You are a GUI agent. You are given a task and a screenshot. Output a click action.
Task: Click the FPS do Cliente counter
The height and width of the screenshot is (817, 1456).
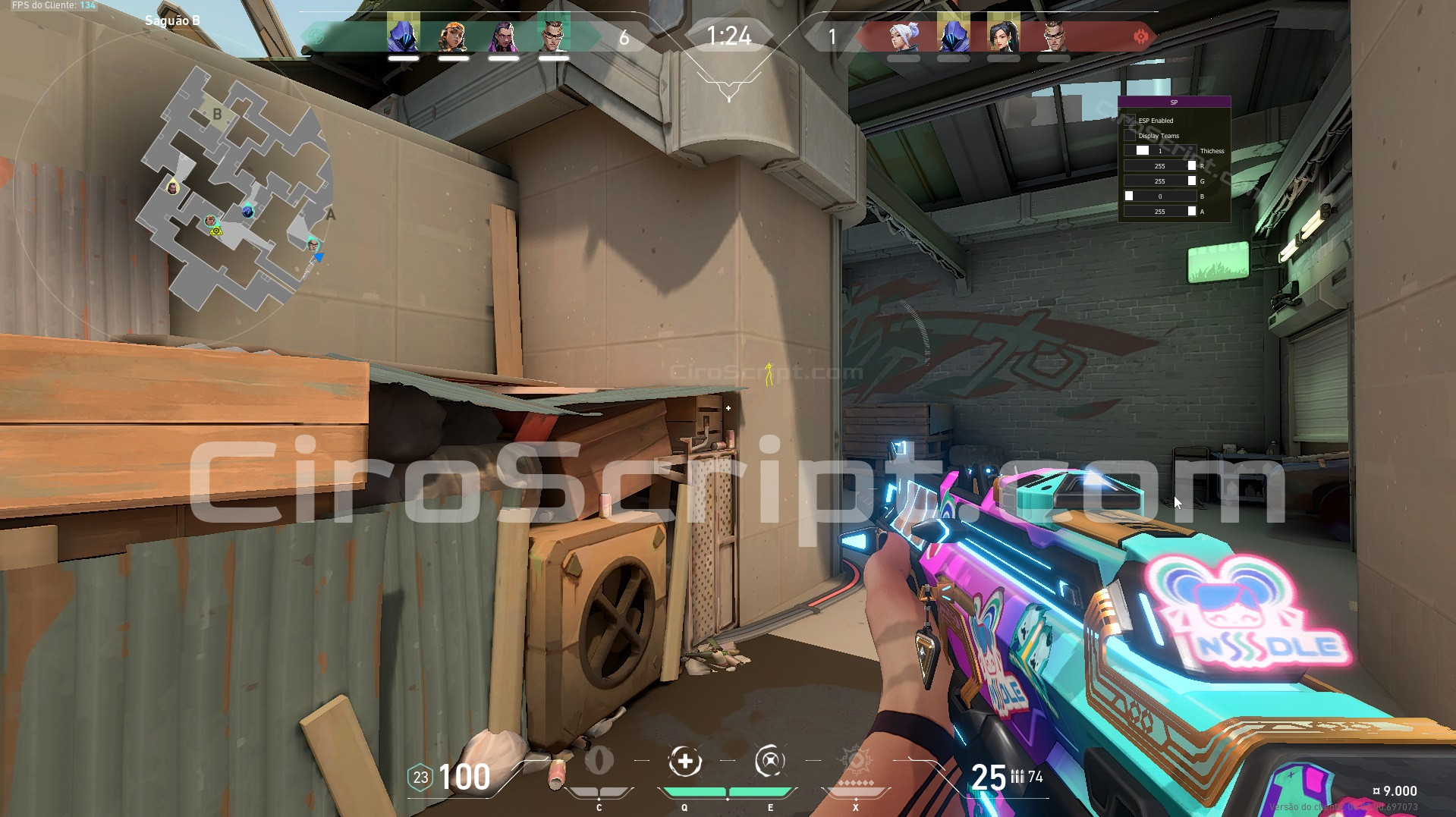pos(53,5)
